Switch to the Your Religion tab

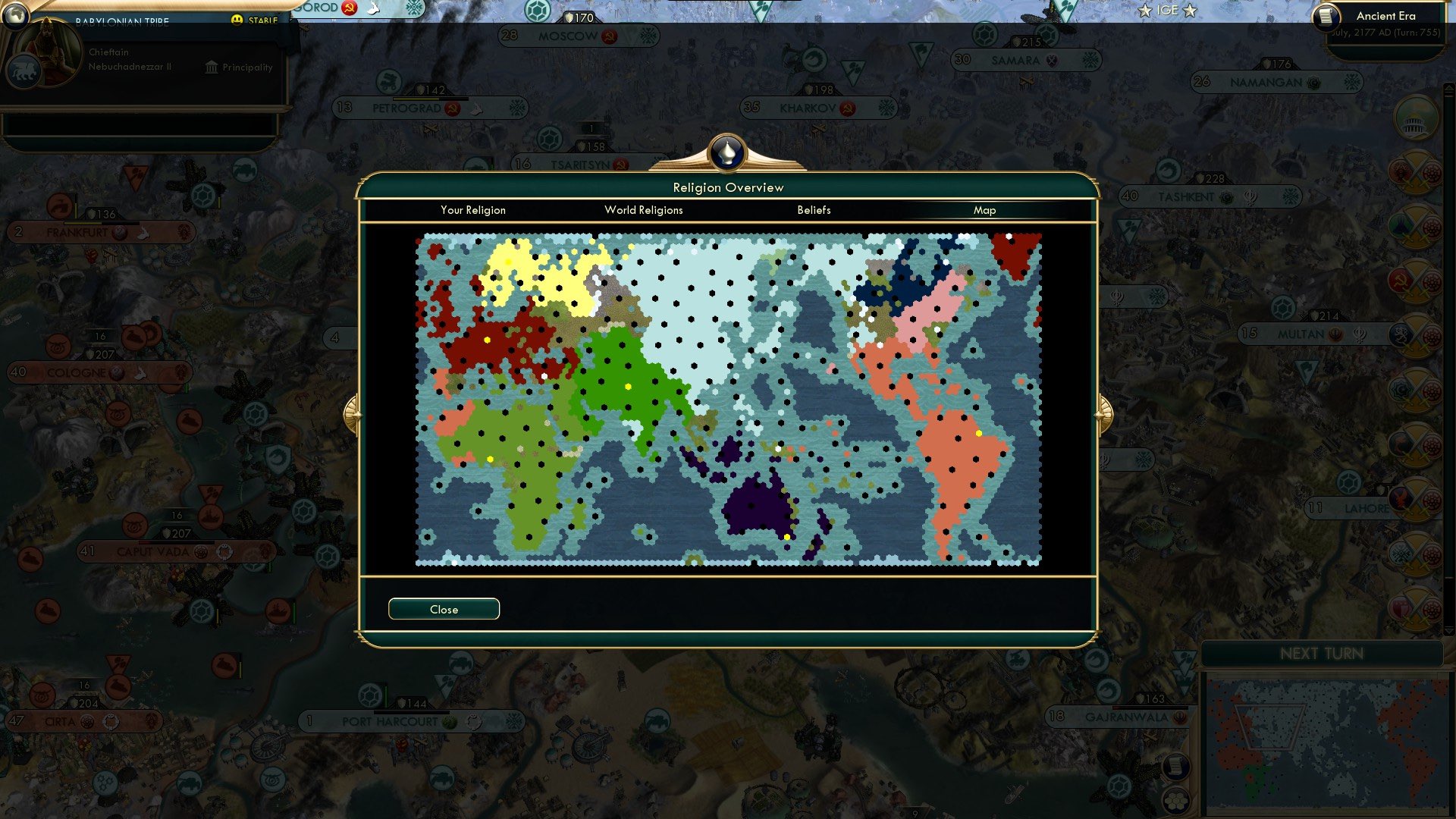(x=474, y=210)
